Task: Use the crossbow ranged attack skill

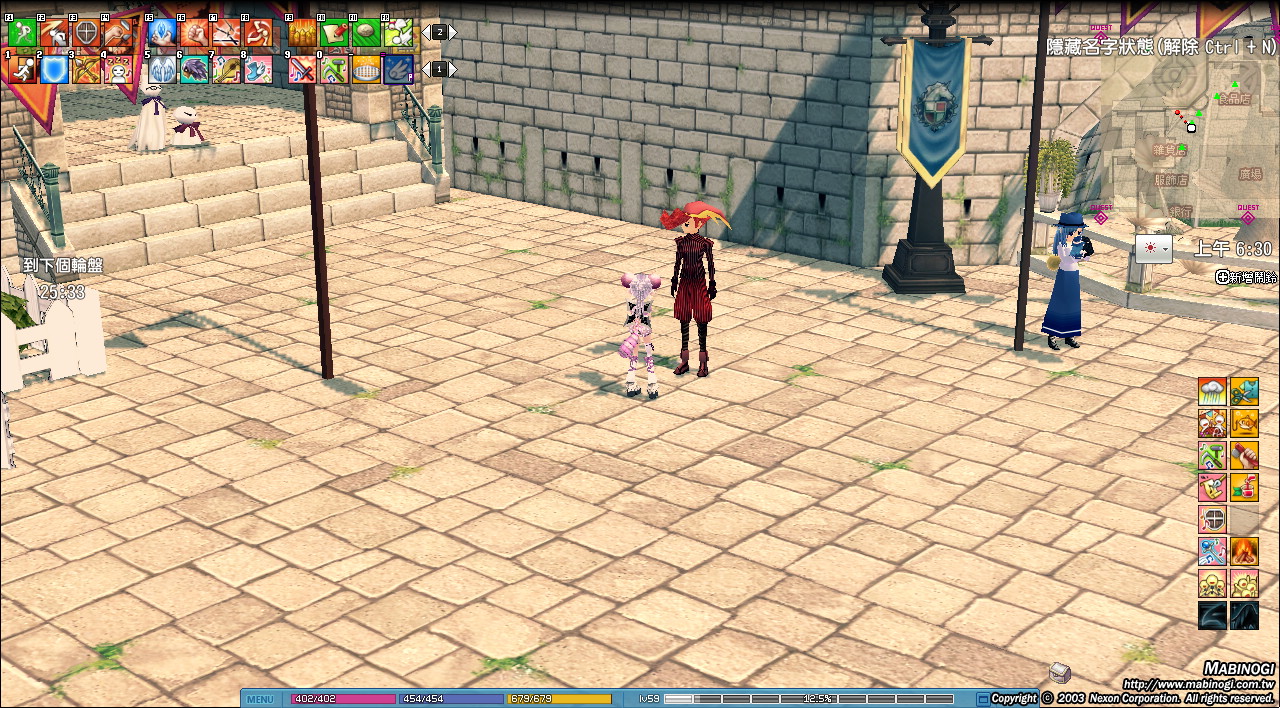Action: pyautogui.click(x=86, y=69)
